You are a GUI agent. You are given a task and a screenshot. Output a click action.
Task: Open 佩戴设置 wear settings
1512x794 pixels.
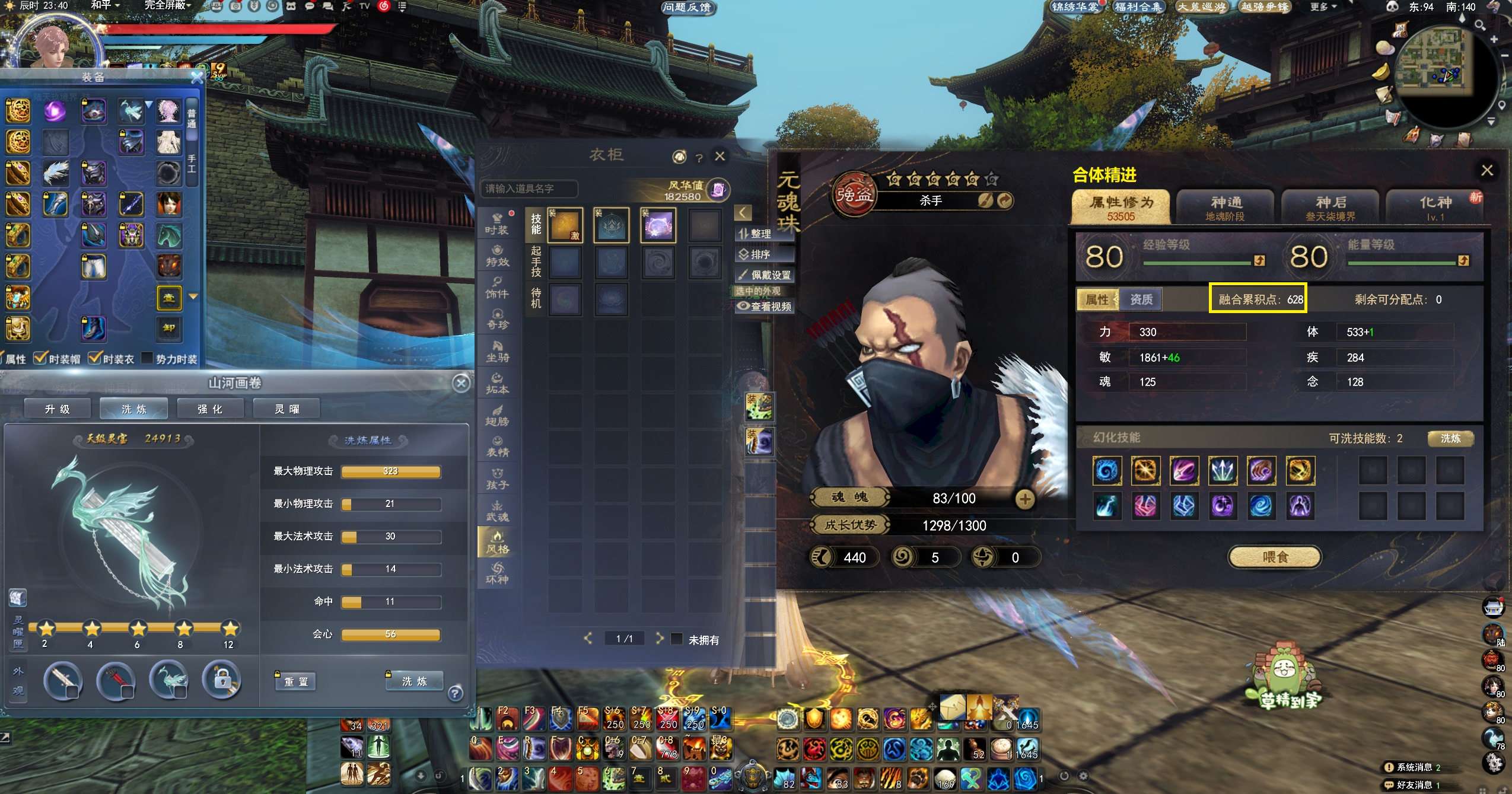764,275
